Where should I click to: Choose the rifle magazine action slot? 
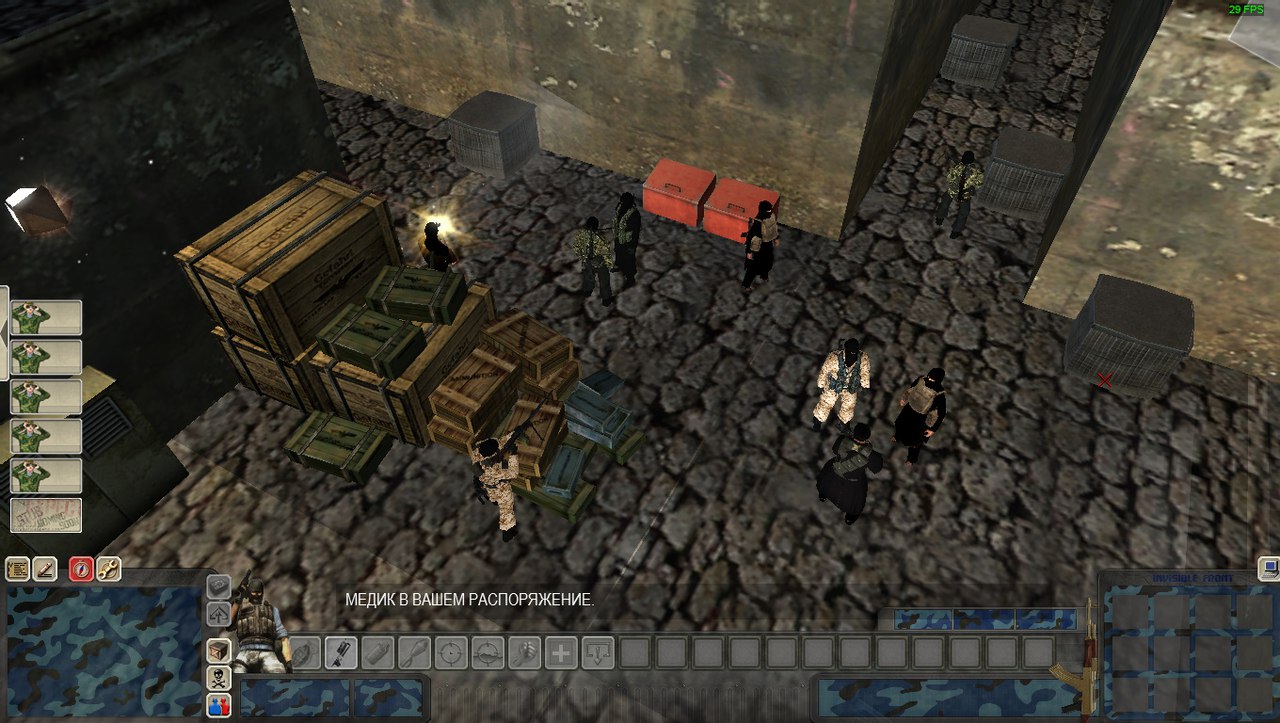[340, 653]
